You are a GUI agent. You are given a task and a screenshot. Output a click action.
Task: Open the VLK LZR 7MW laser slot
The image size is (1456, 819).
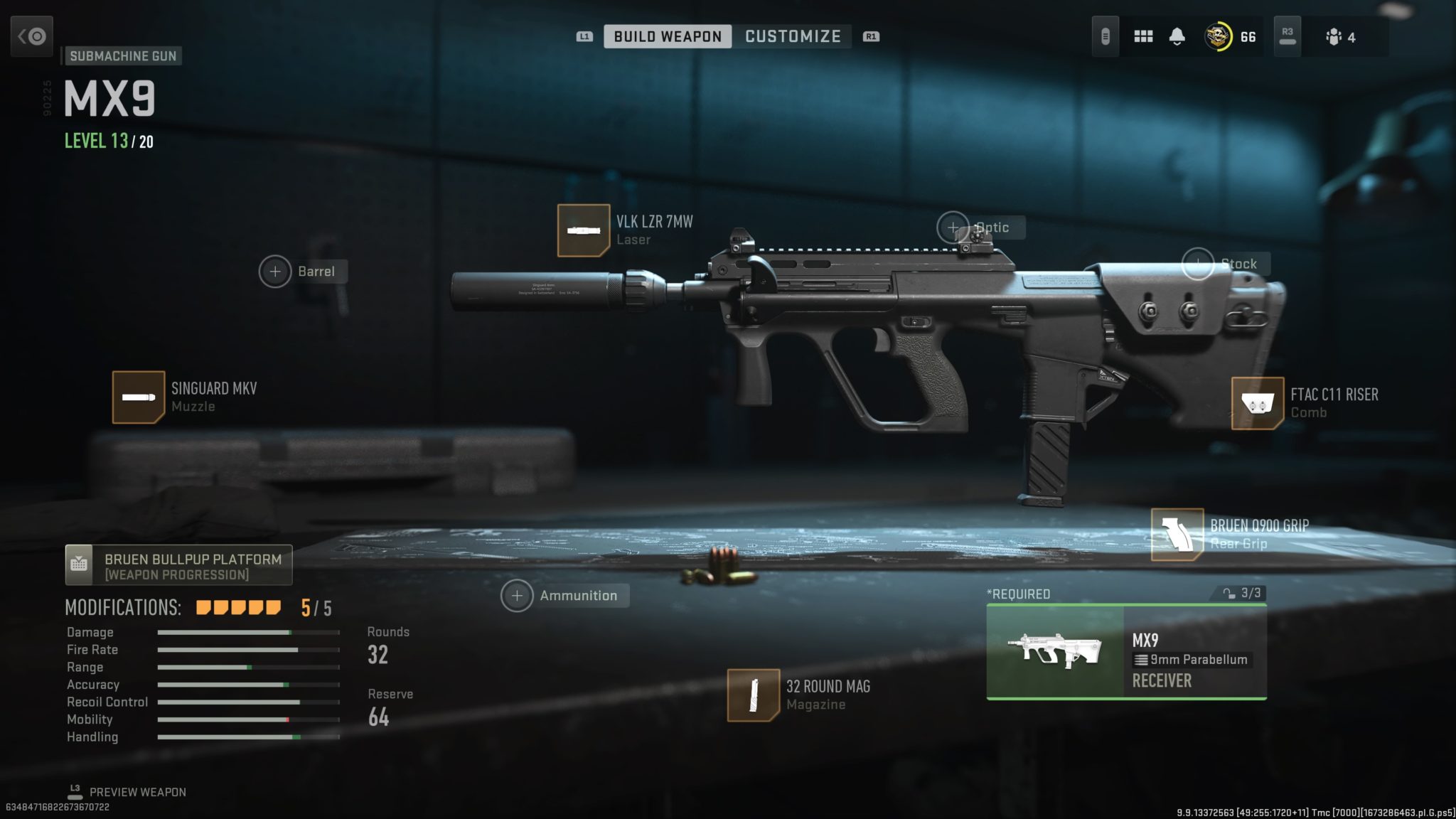pyautogui.click(x=584, y=230)
